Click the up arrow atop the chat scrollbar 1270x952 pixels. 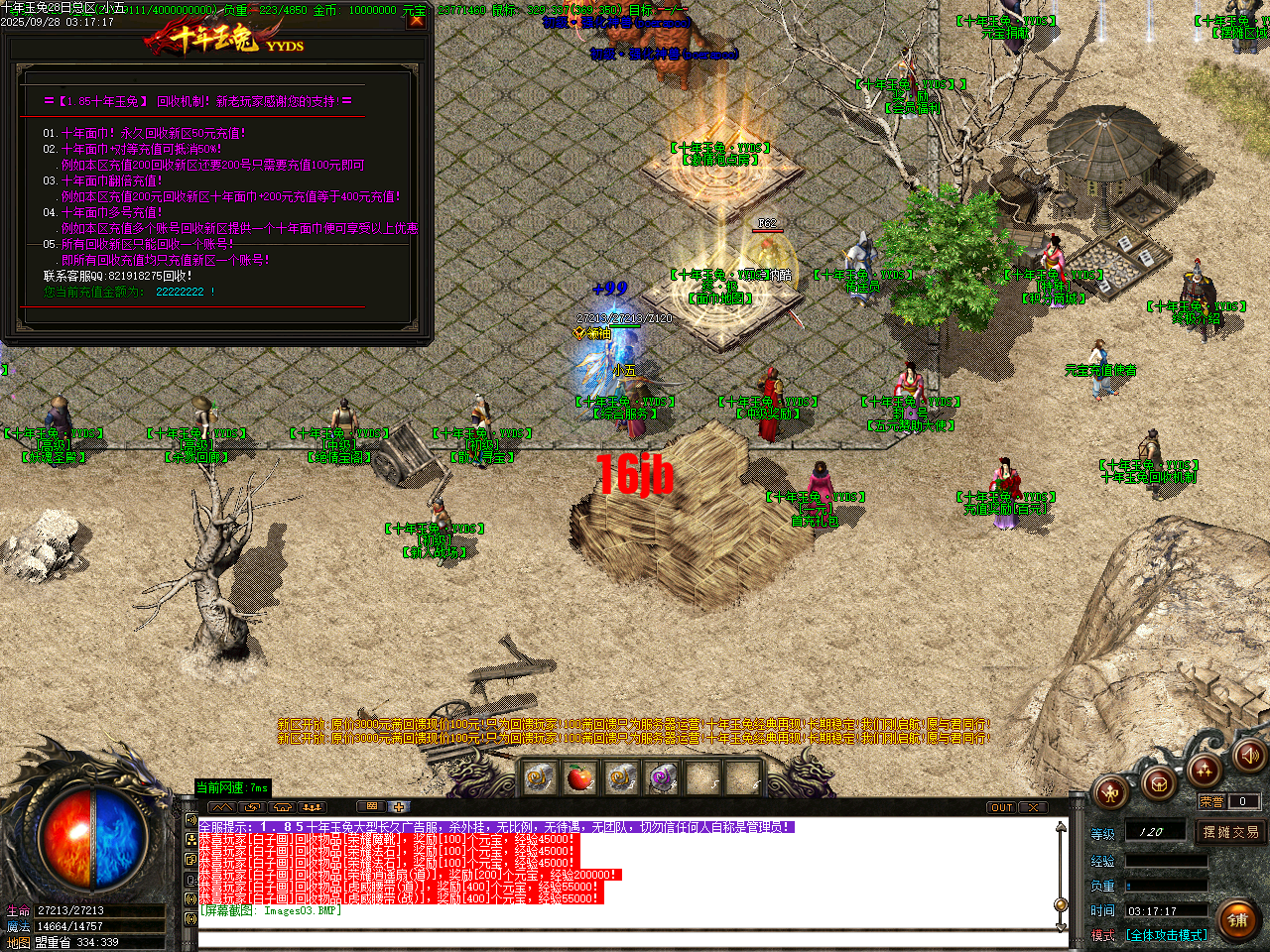click(1061, 827)
